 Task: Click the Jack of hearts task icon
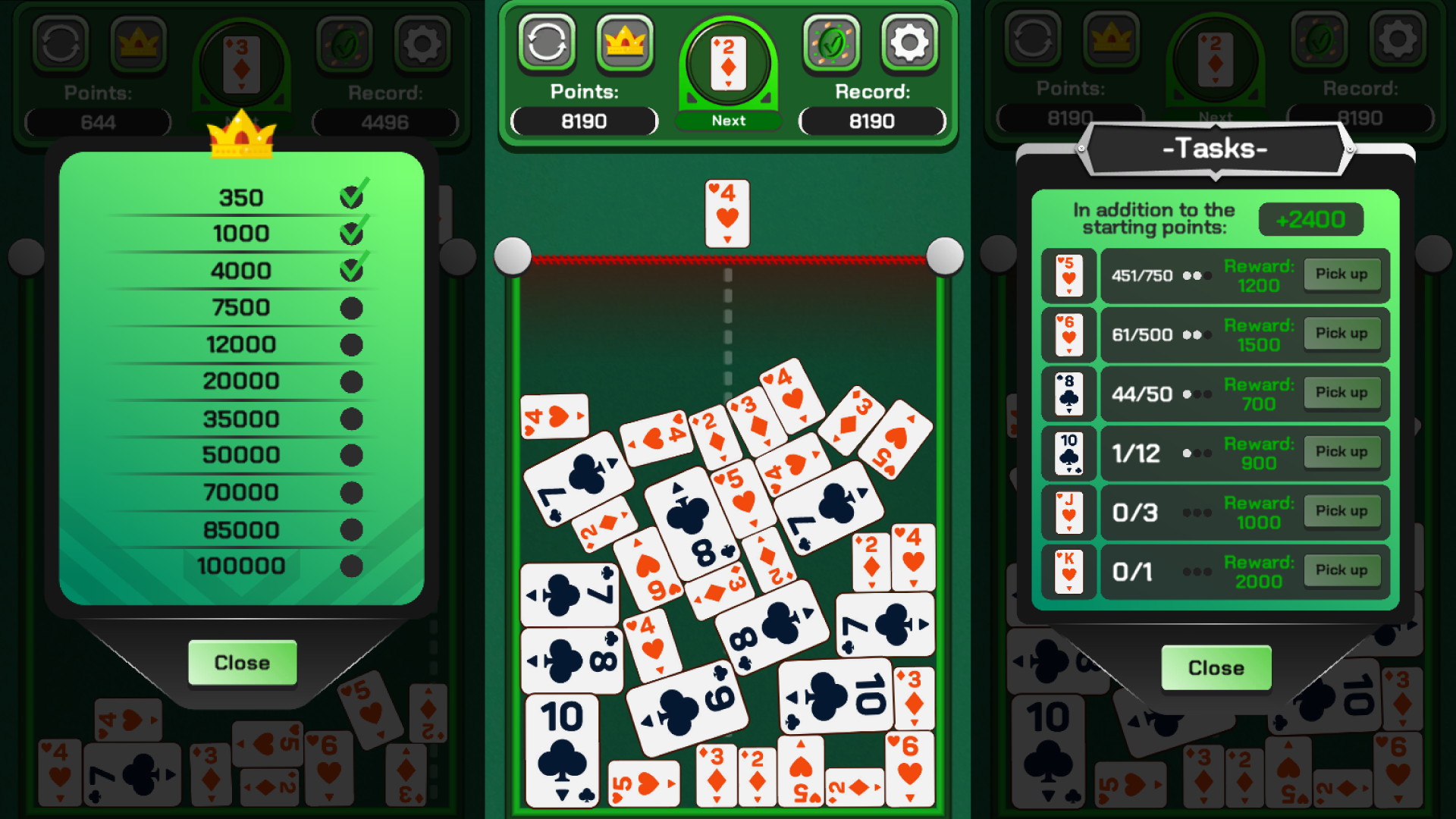point(1068,512)
